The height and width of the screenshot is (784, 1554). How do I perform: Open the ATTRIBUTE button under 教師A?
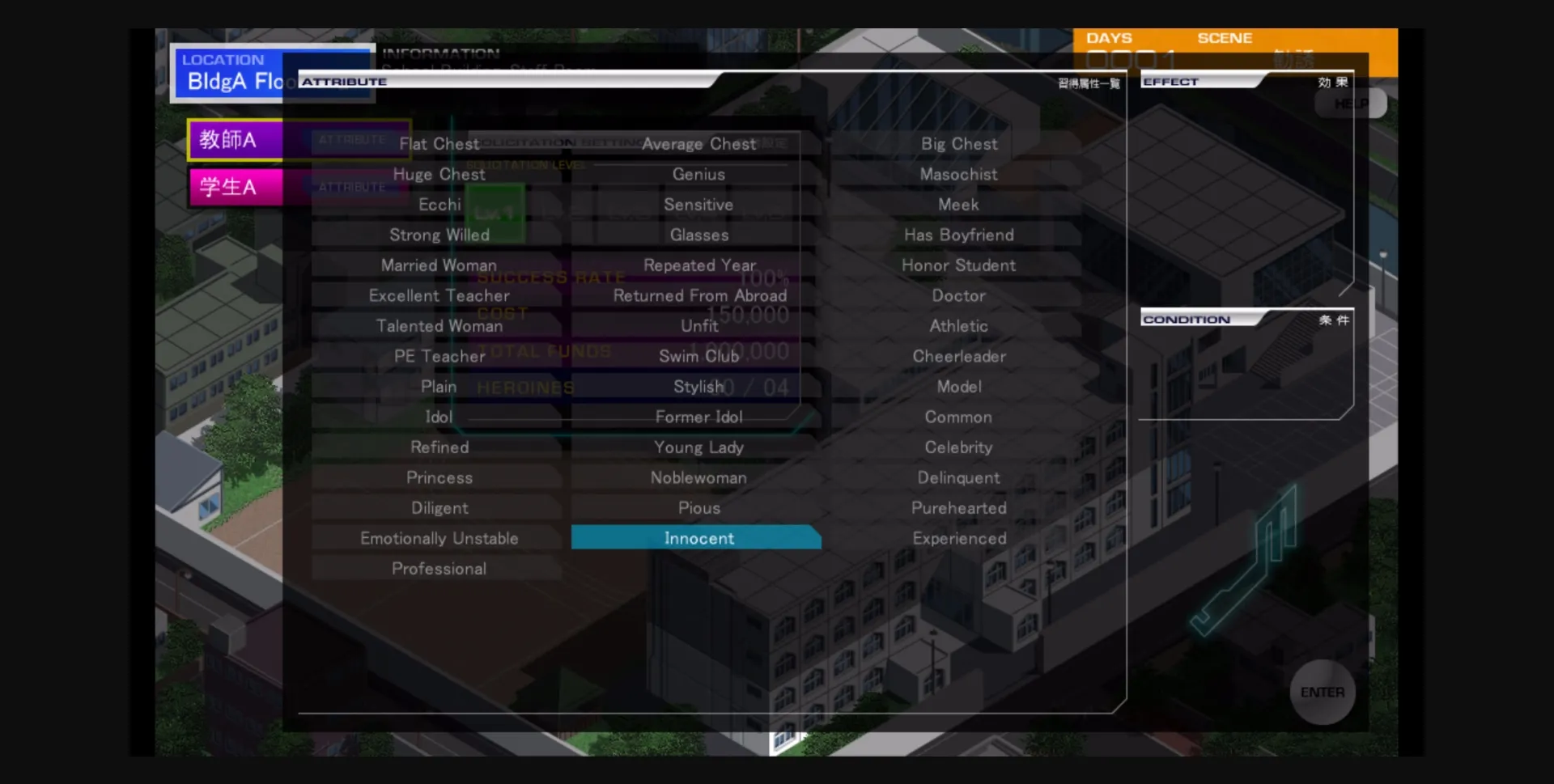click(354, 139)
